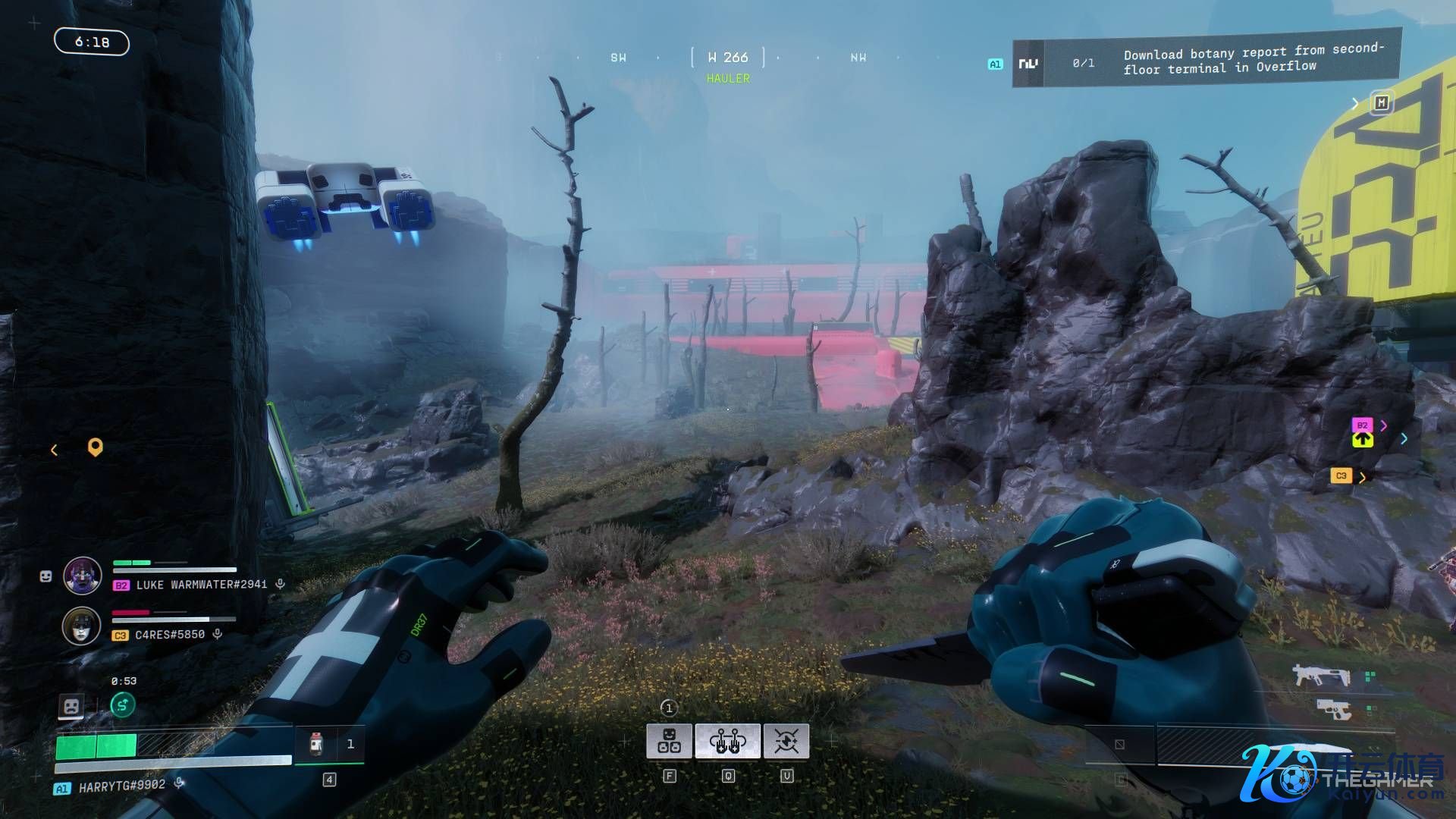The height and width of the screenshot is (819, 1456).
Task: Click the W 266 compass heading
Action: click(728, 58)
